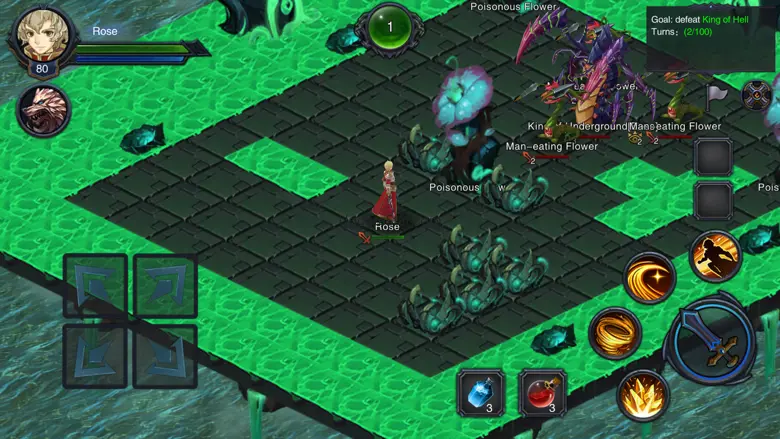
Task: Open the crossed-swords round button
Action: click(757, 96)
